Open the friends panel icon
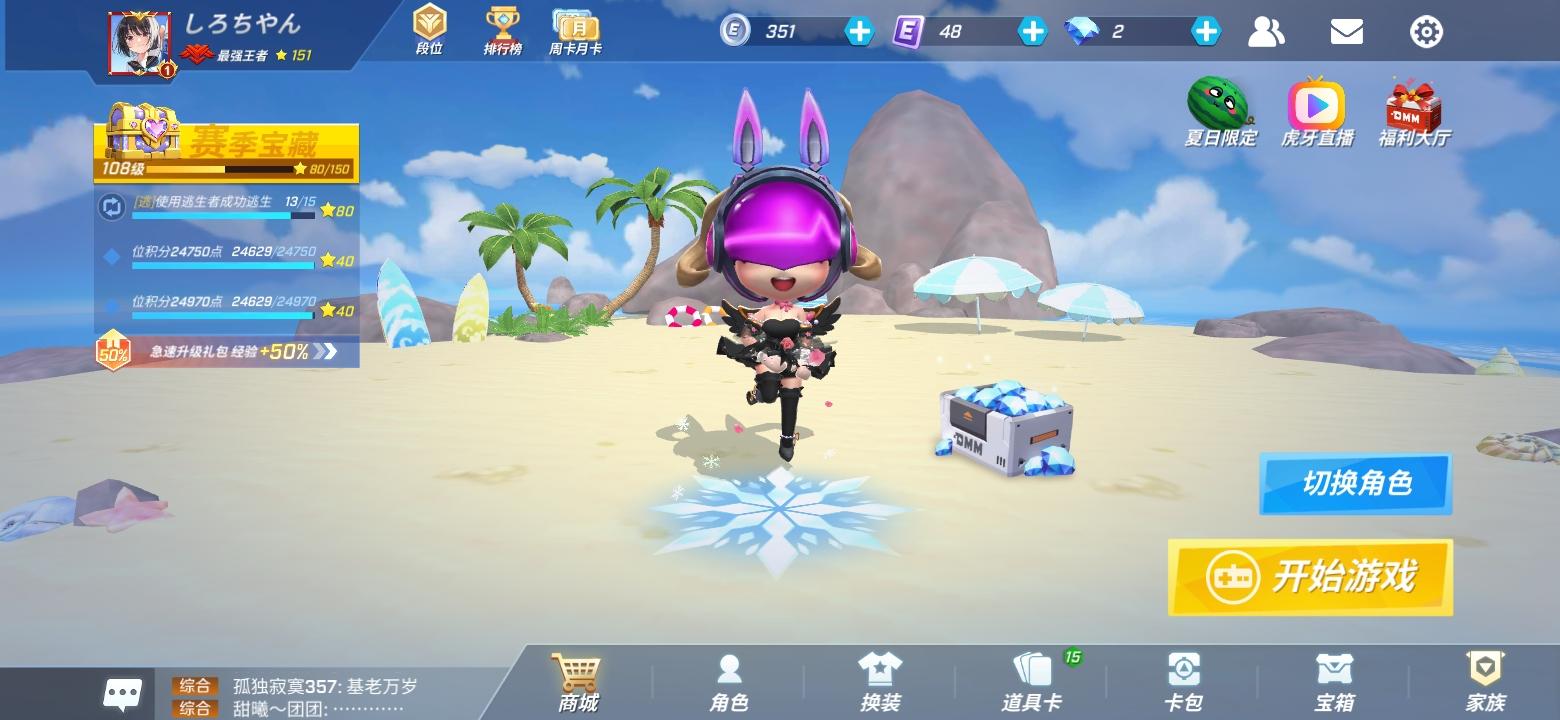Viewport: 1560px width, 720px height. coord(1267,31)
